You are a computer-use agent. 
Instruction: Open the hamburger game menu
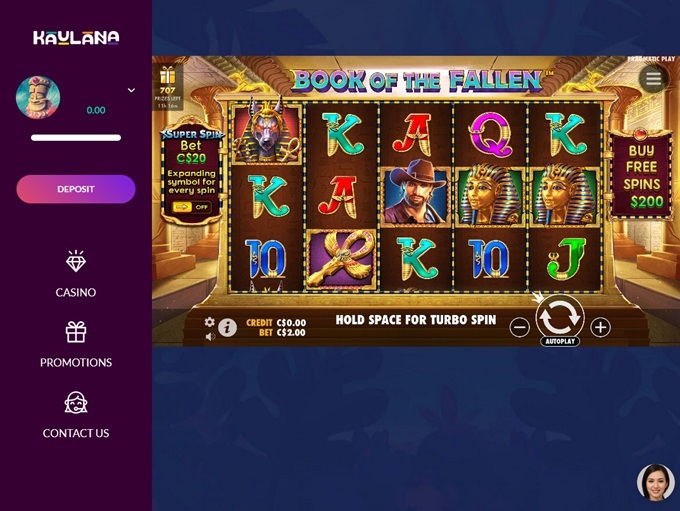point(653,79)
